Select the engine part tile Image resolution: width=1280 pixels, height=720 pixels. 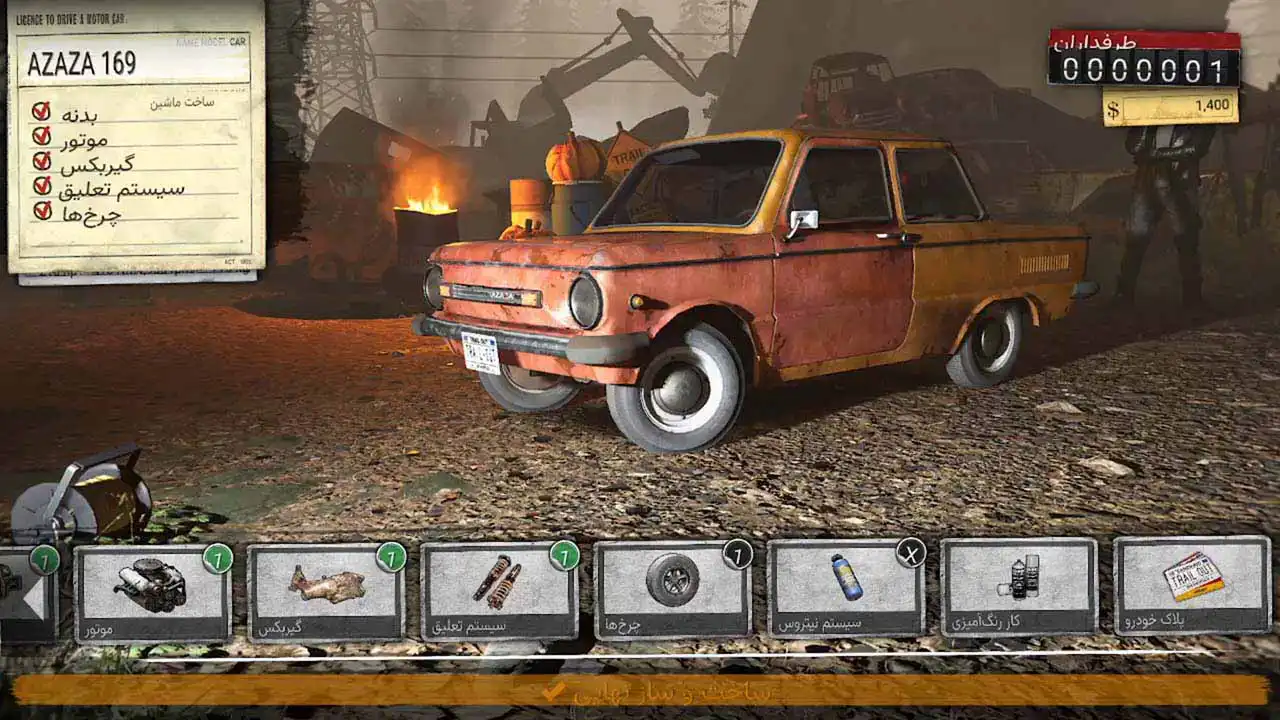[x=152, y=592]
